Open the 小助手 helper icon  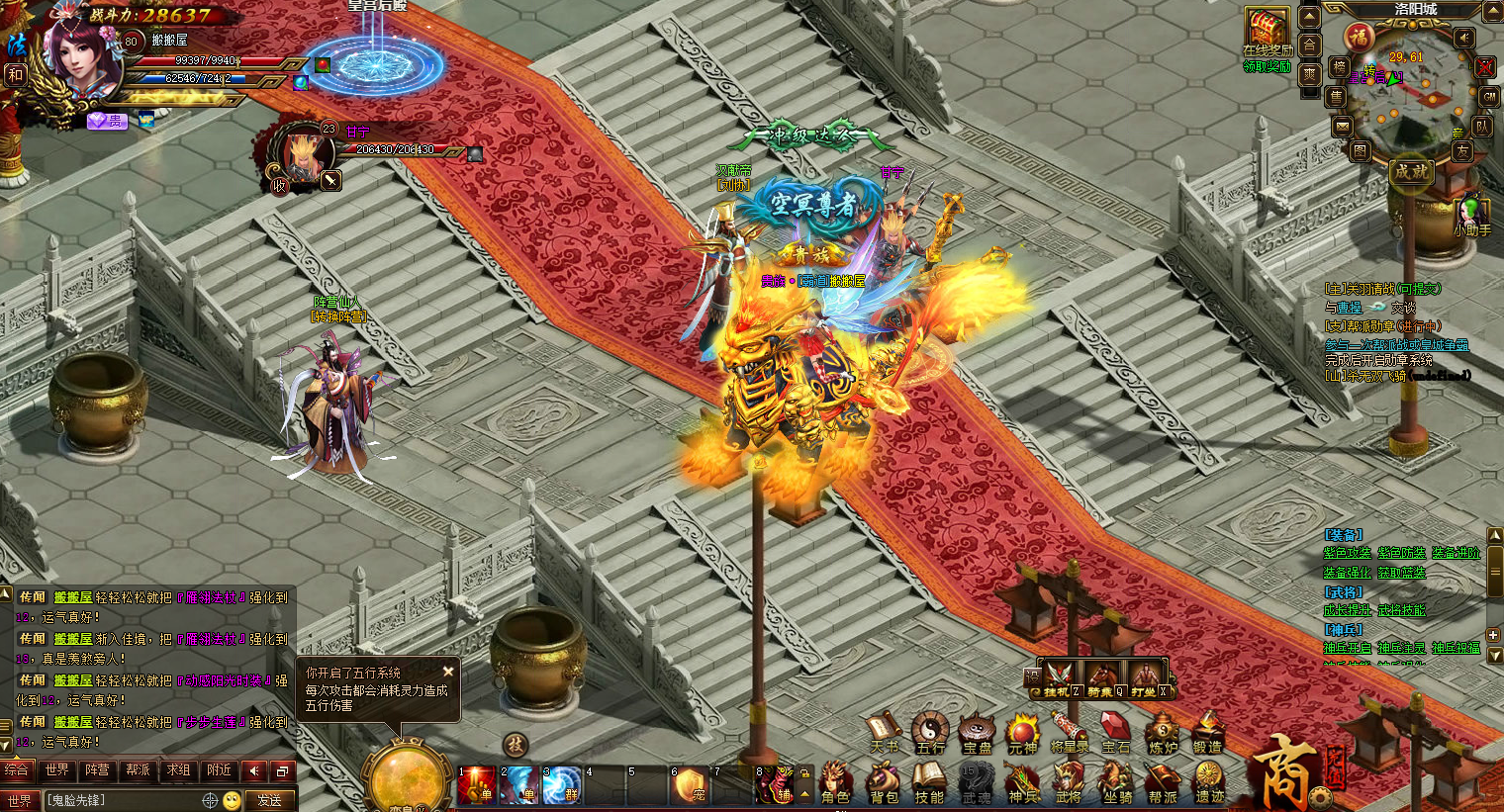coord(1471,213)
